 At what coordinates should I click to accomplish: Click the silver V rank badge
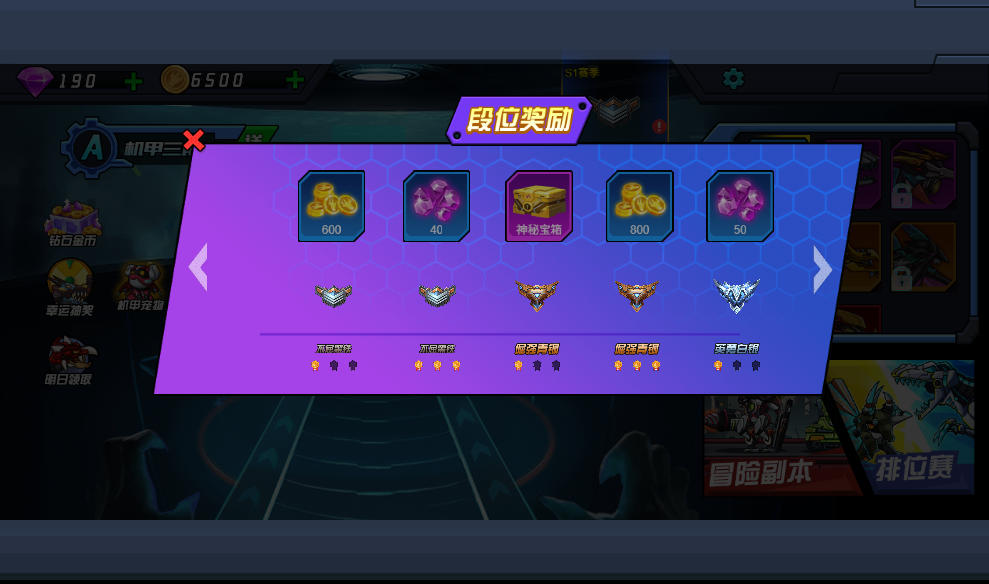point(737,294)
